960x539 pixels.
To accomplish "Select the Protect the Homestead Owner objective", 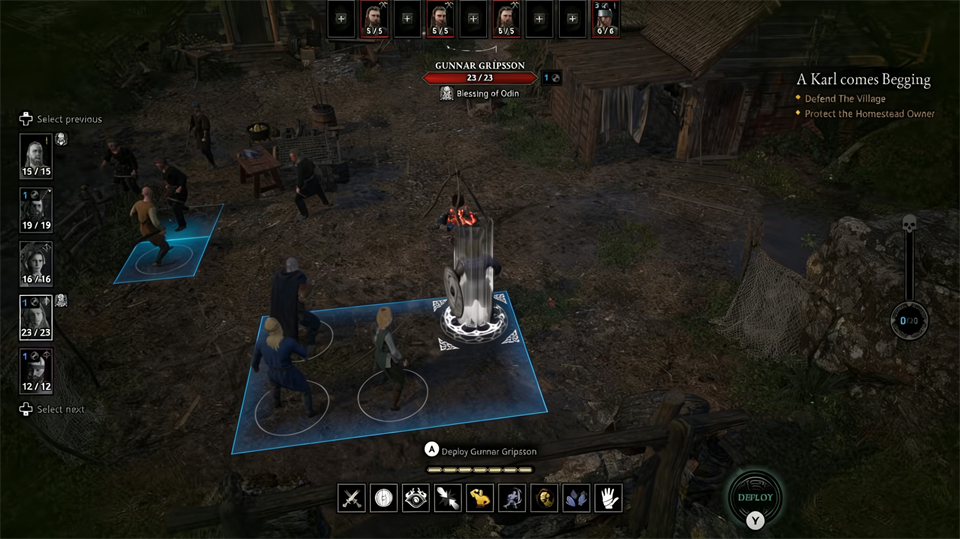I will click(870, 114).
